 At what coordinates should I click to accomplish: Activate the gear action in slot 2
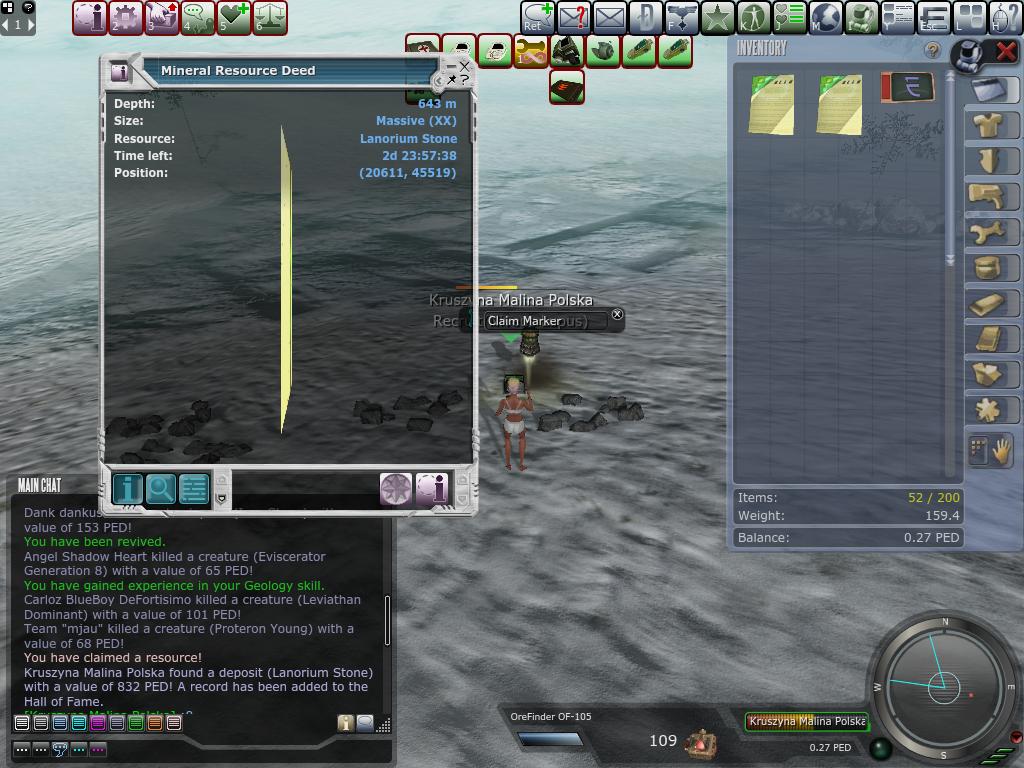pos(126,17)
